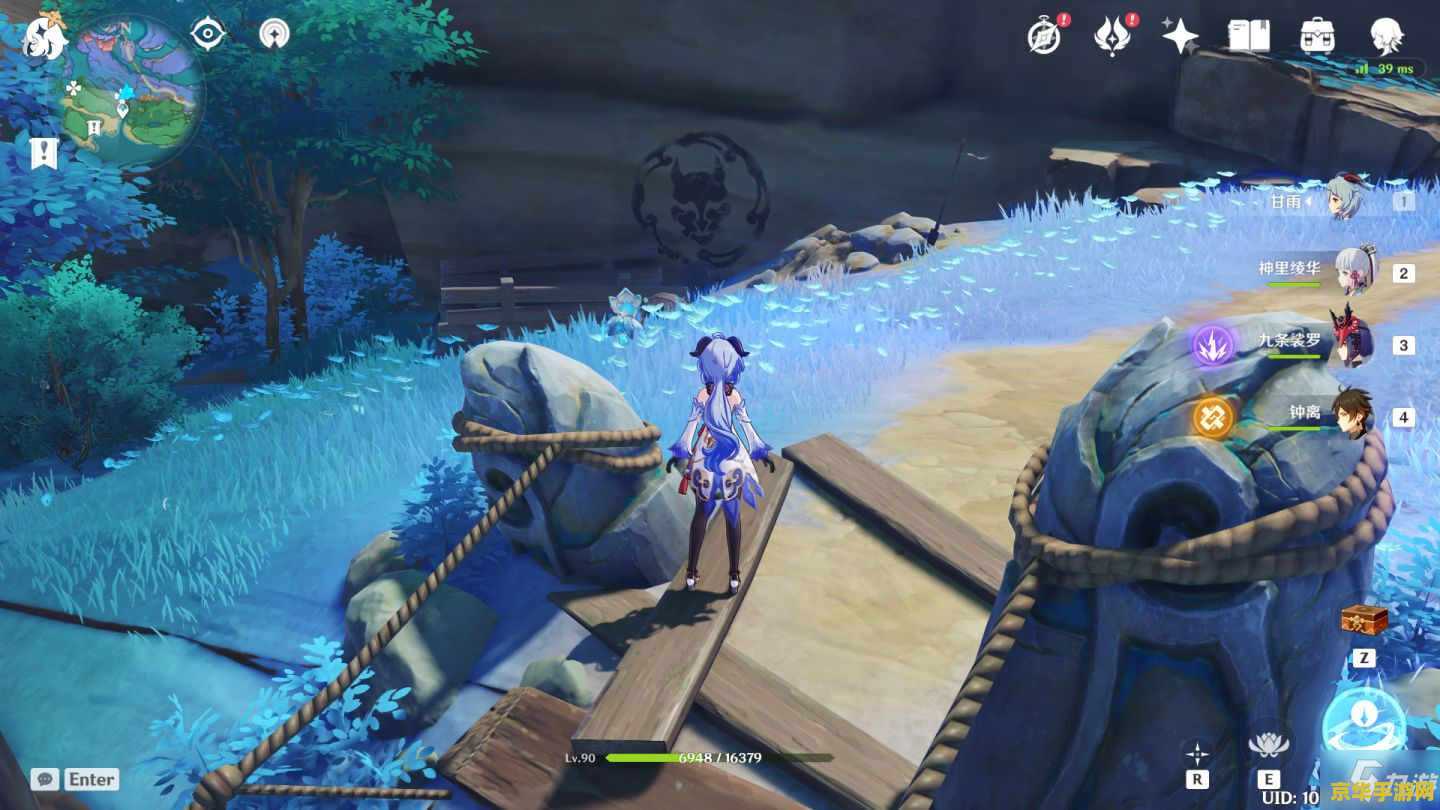Use the treasure chest gadget icon

(x=1364, y=621)
